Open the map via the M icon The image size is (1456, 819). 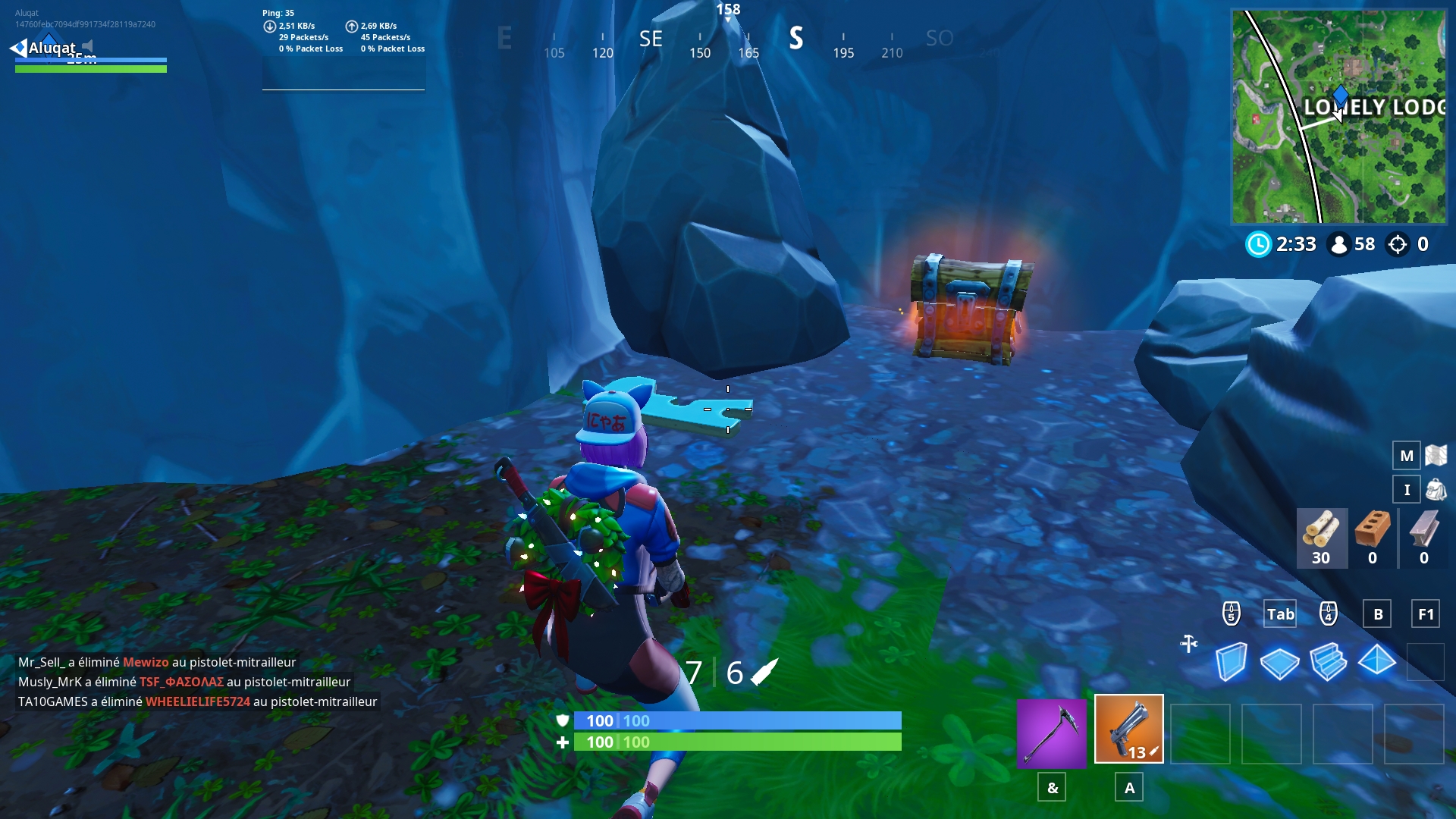1407,456
